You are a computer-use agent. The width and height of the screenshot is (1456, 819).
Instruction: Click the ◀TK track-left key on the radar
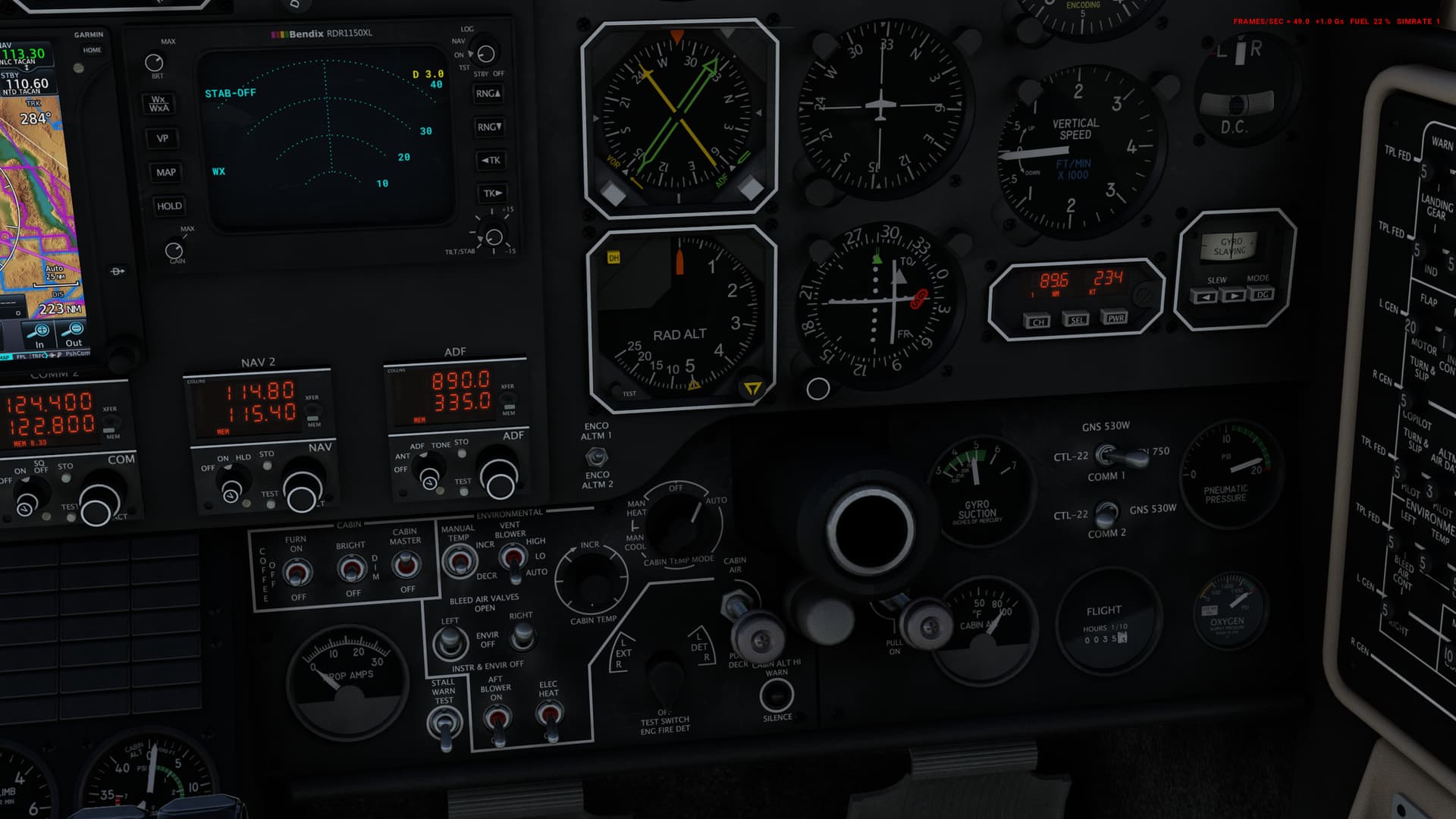tap(490, 160)
